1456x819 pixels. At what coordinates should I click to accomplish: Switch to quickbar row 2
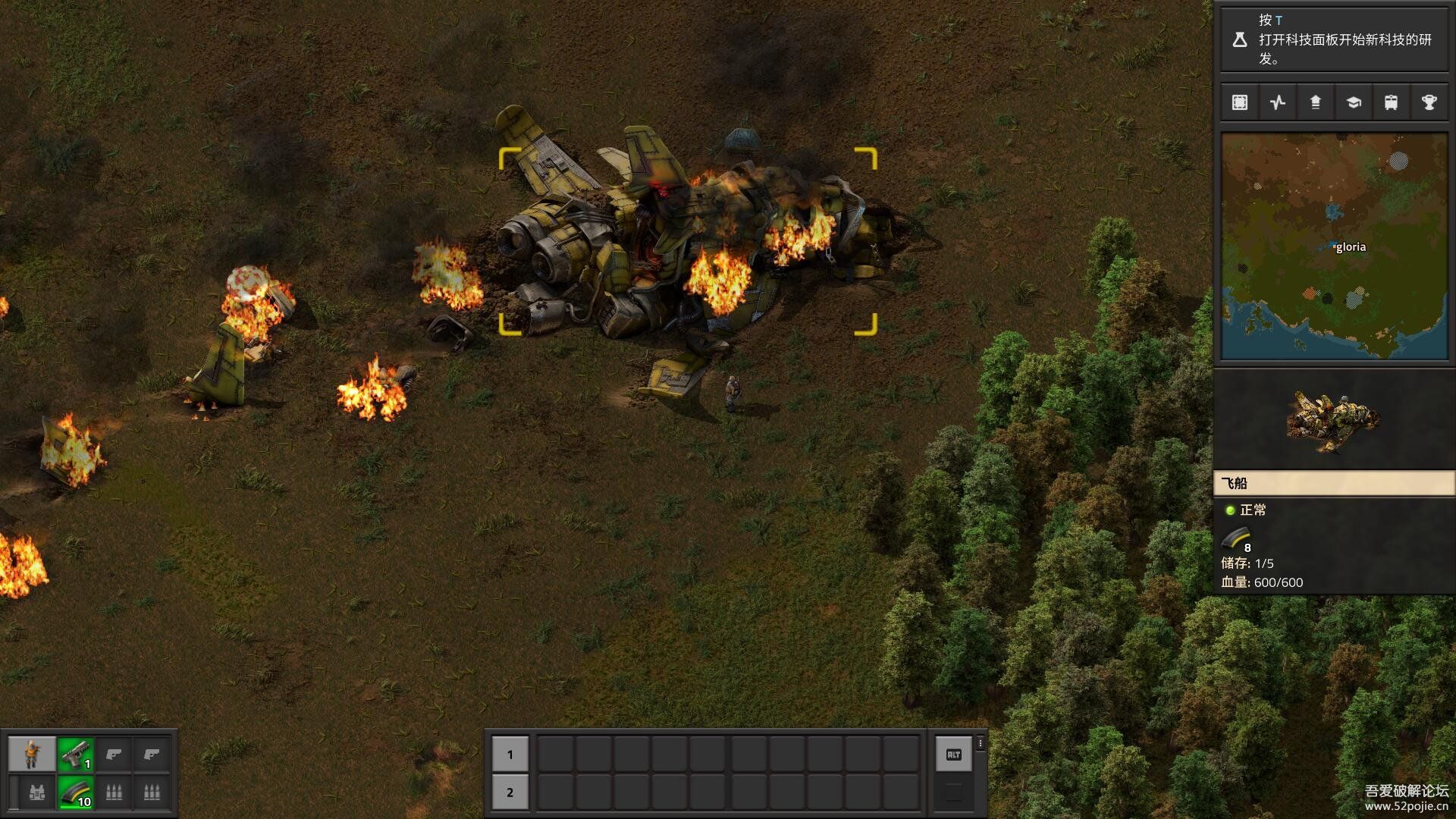tap(510, 792)
